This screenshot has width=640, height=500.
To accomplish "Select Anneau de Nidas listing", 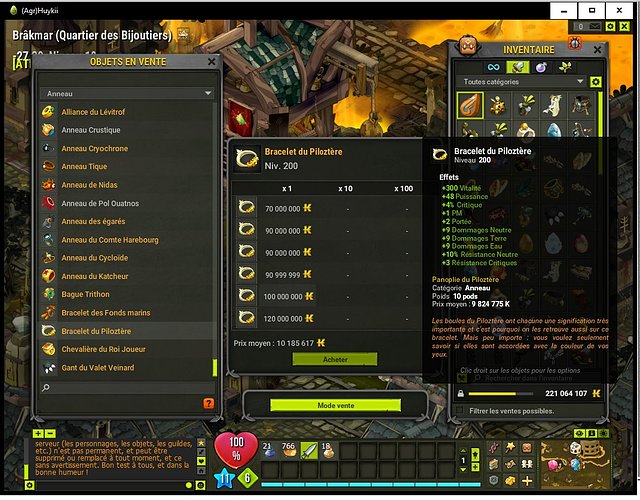I will coord(89,185).
